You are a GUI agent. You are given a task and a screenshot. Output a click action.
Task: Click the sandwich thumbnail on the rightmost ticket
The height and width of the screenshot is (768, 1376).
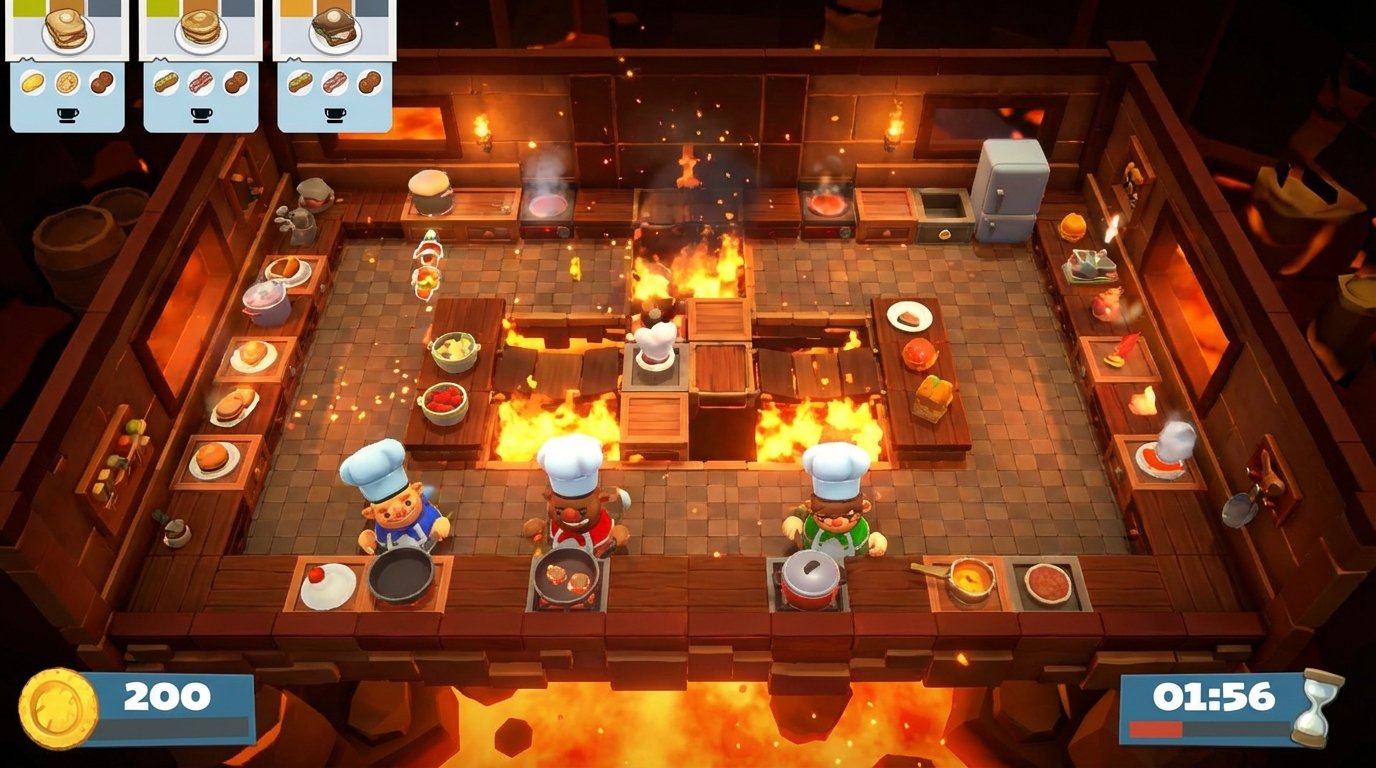[x=333, y=28]
